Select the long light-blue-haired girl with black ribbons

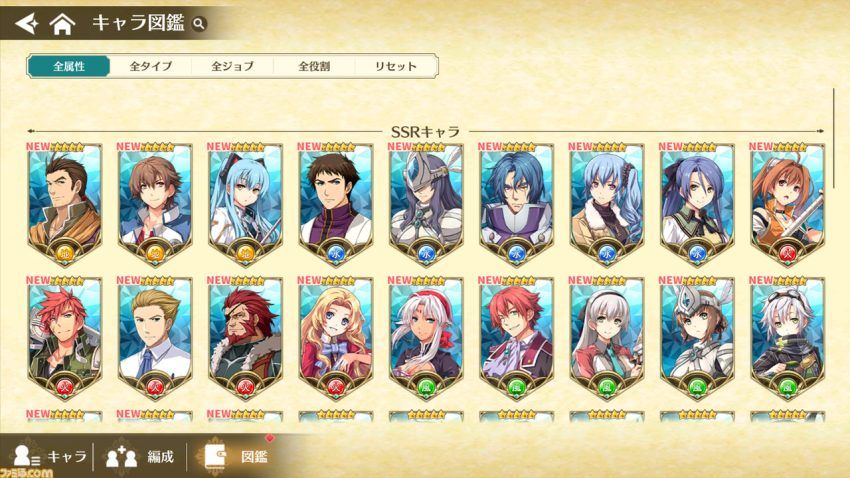(x=245, y=197)
